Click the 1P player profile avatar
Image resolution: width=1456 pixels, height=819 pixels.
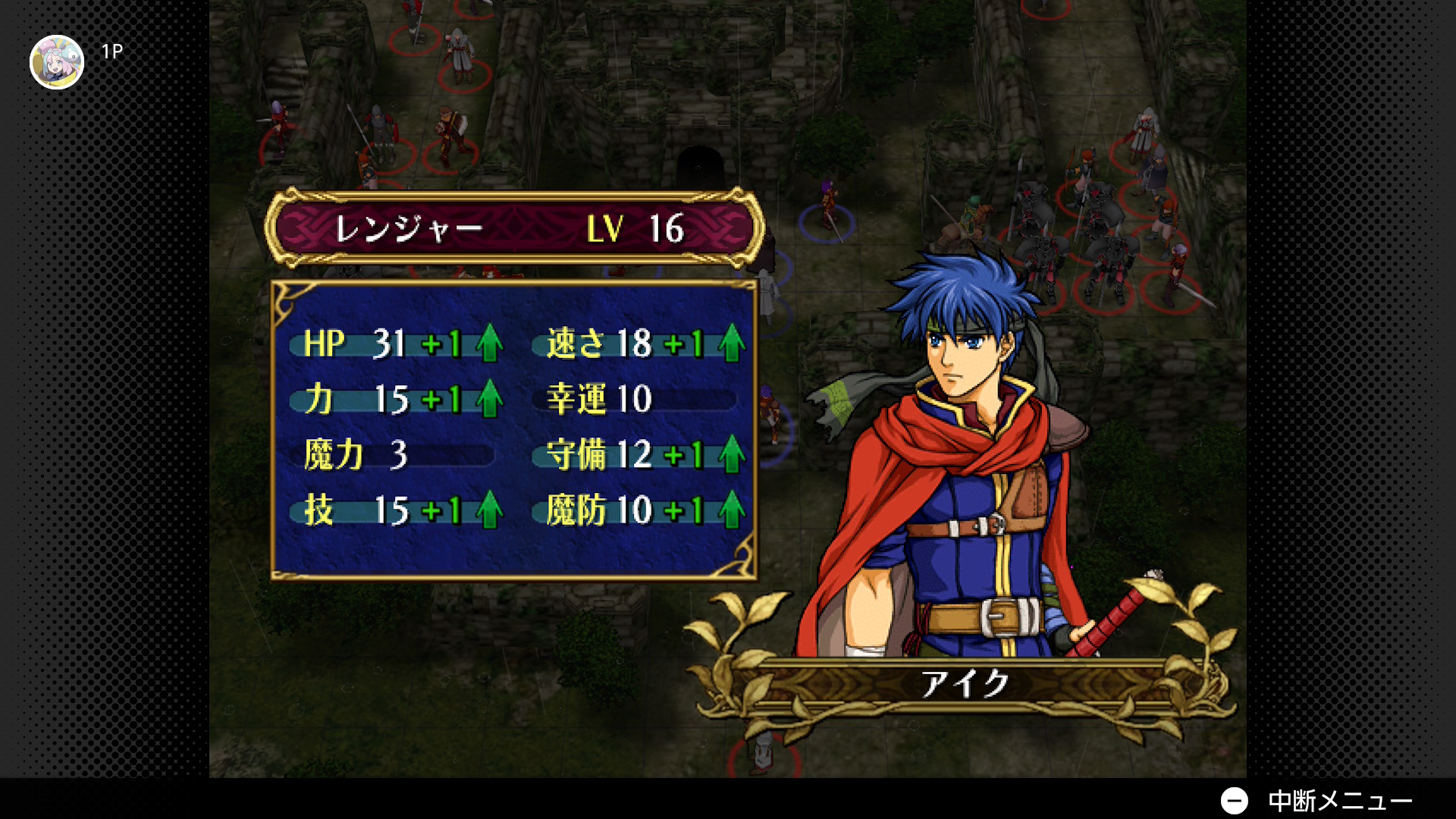57,62
